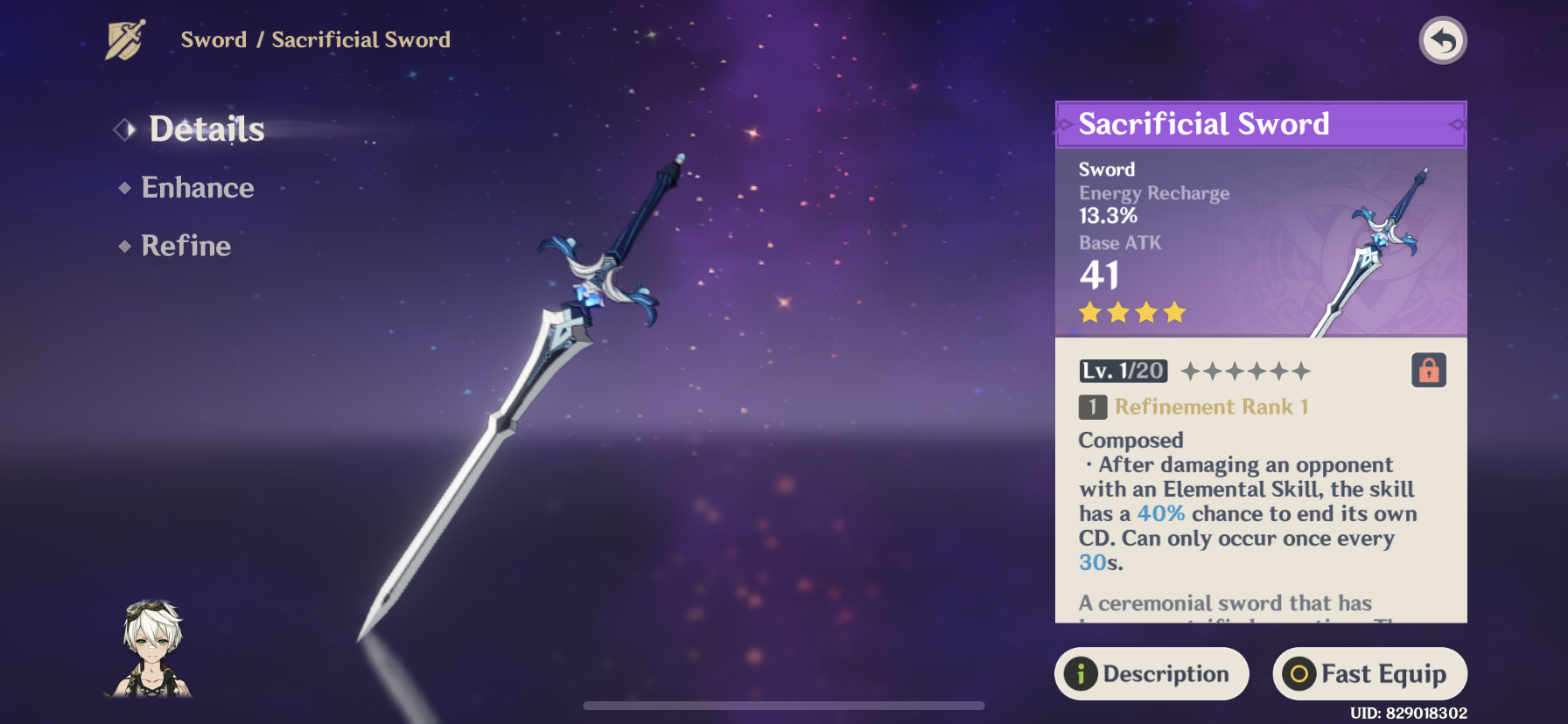Select the Sword / Sacrificial Sword breadcrumb
Image resolution: width=1568 pixels, height=724 pixels.
(317, 39)
